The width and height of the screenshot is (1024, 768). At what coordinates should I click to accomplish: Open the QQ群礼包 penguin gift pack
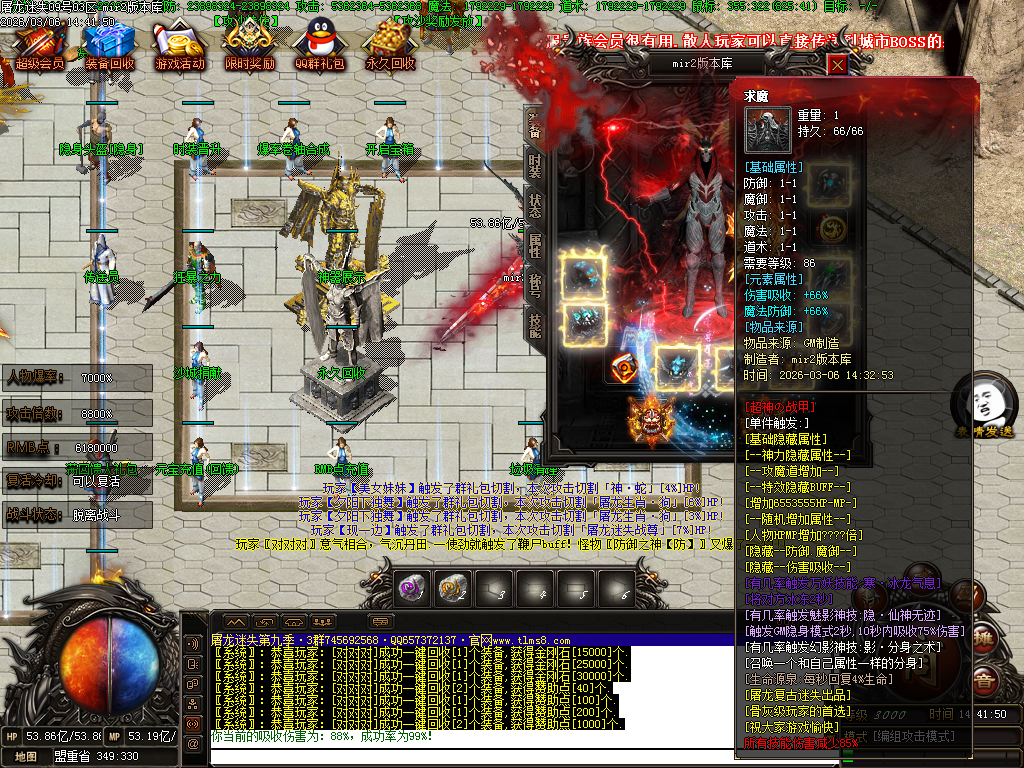click(x=319, y=46)
